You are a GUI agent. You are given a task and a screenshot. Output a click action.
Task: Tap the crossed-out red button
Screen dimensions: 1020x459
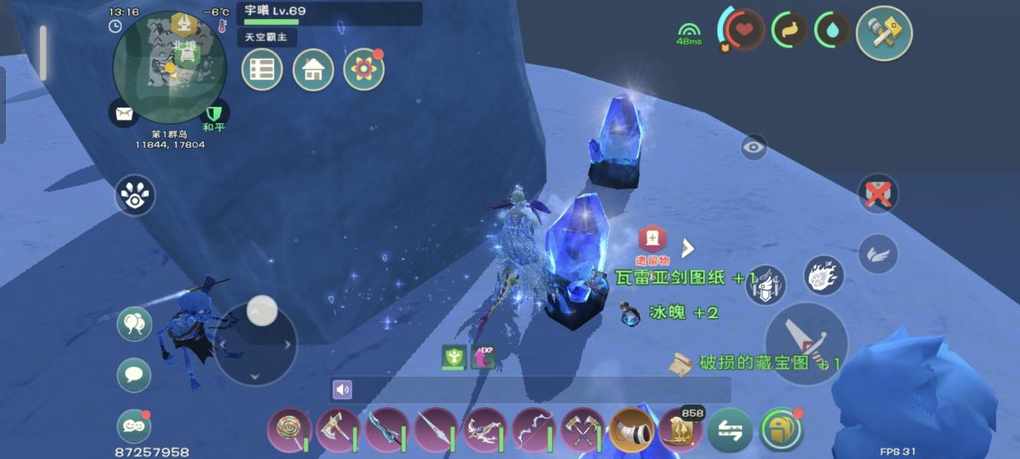878,194
